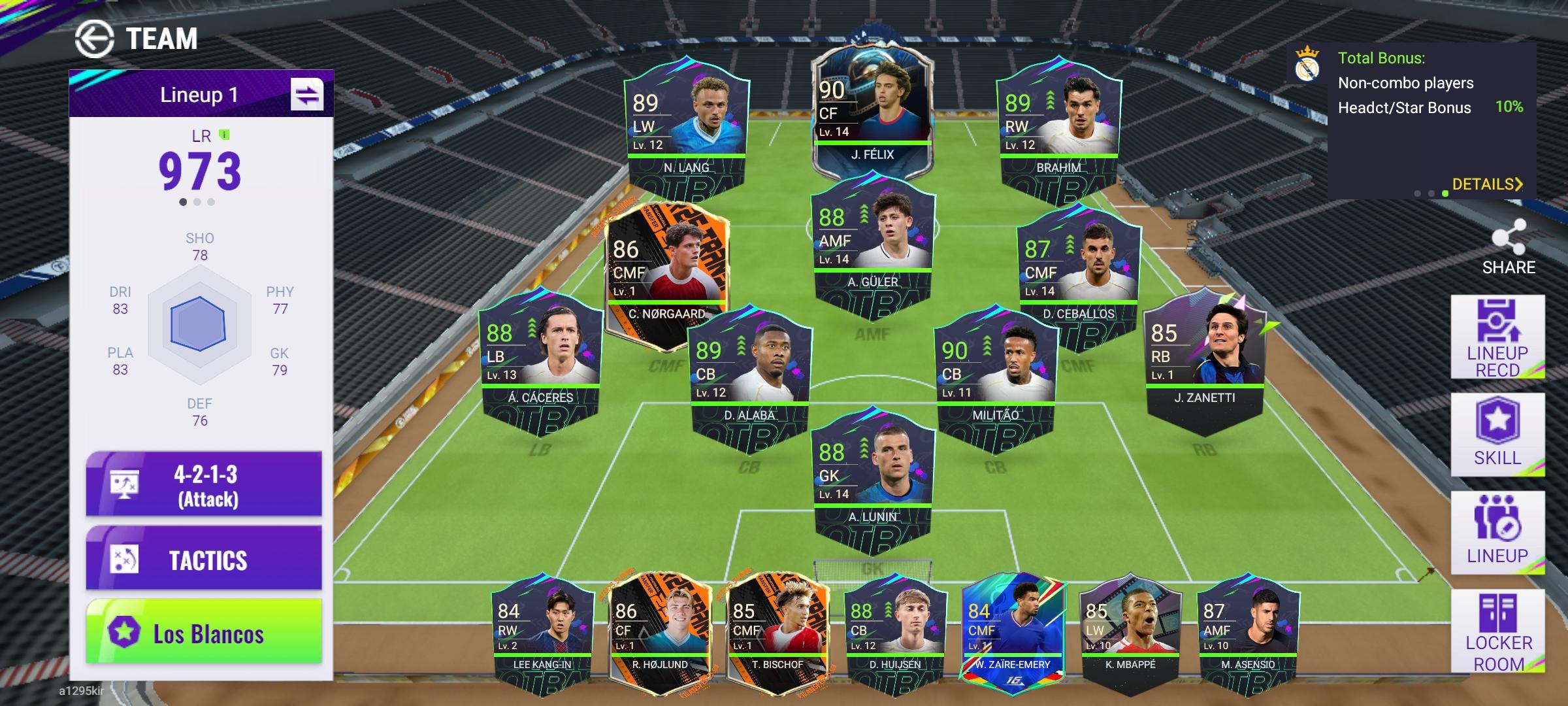Open the 4-2-1-3 (Attack) formation selector
This screenshot has width=1568, height=706.
point(204,485)
